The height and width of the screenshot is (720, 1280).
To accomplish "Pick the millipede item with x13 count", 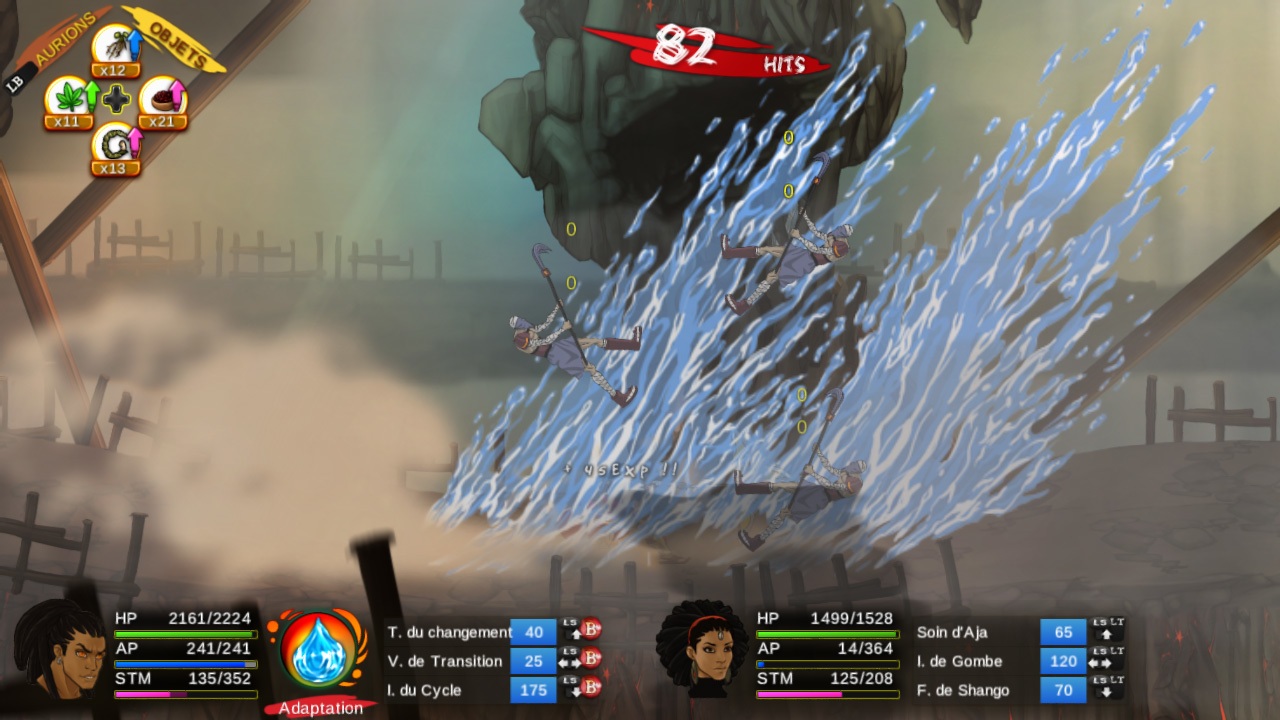I will coord(117,144).
